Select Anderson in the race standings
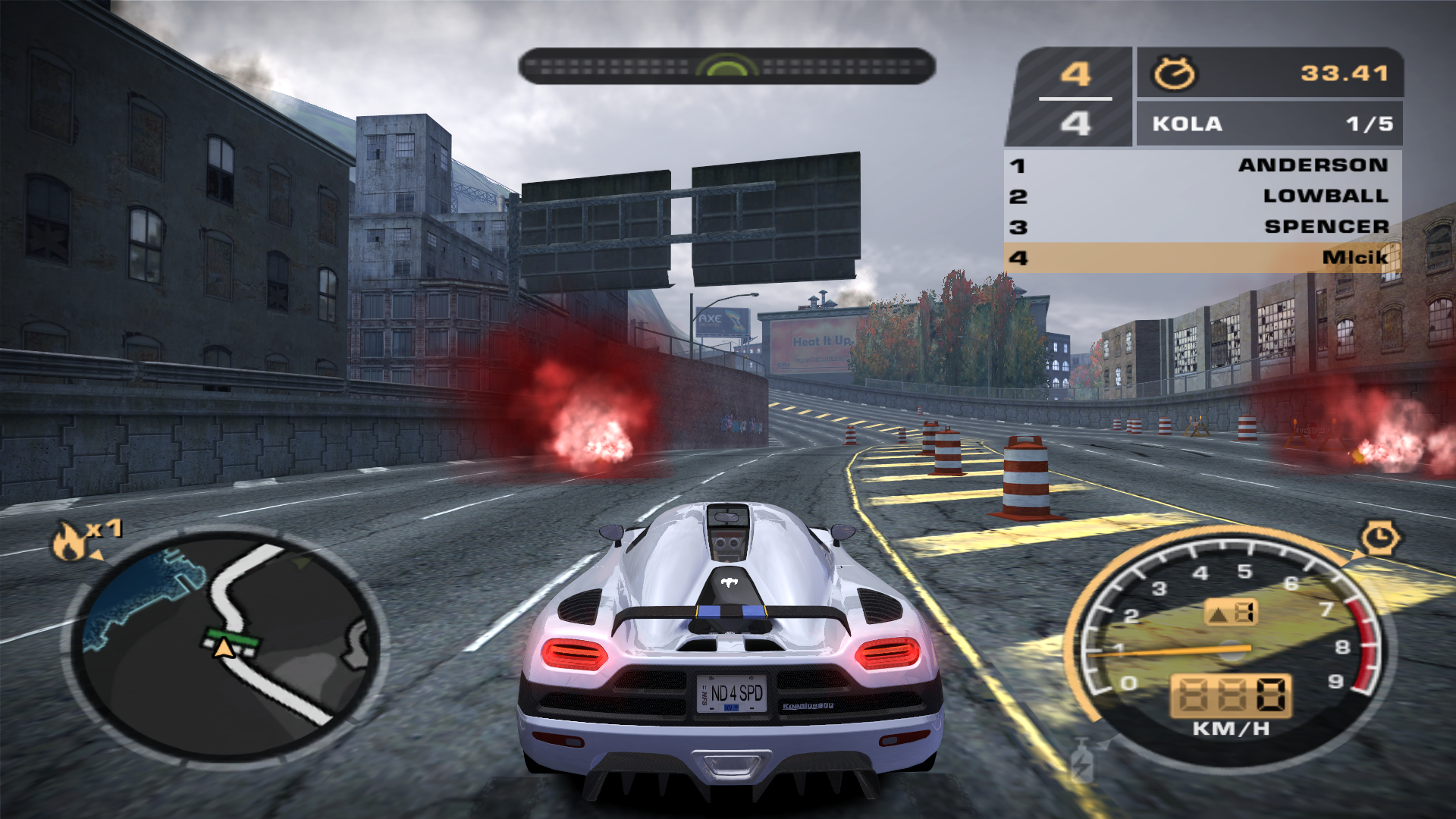 click(1203, 165)
